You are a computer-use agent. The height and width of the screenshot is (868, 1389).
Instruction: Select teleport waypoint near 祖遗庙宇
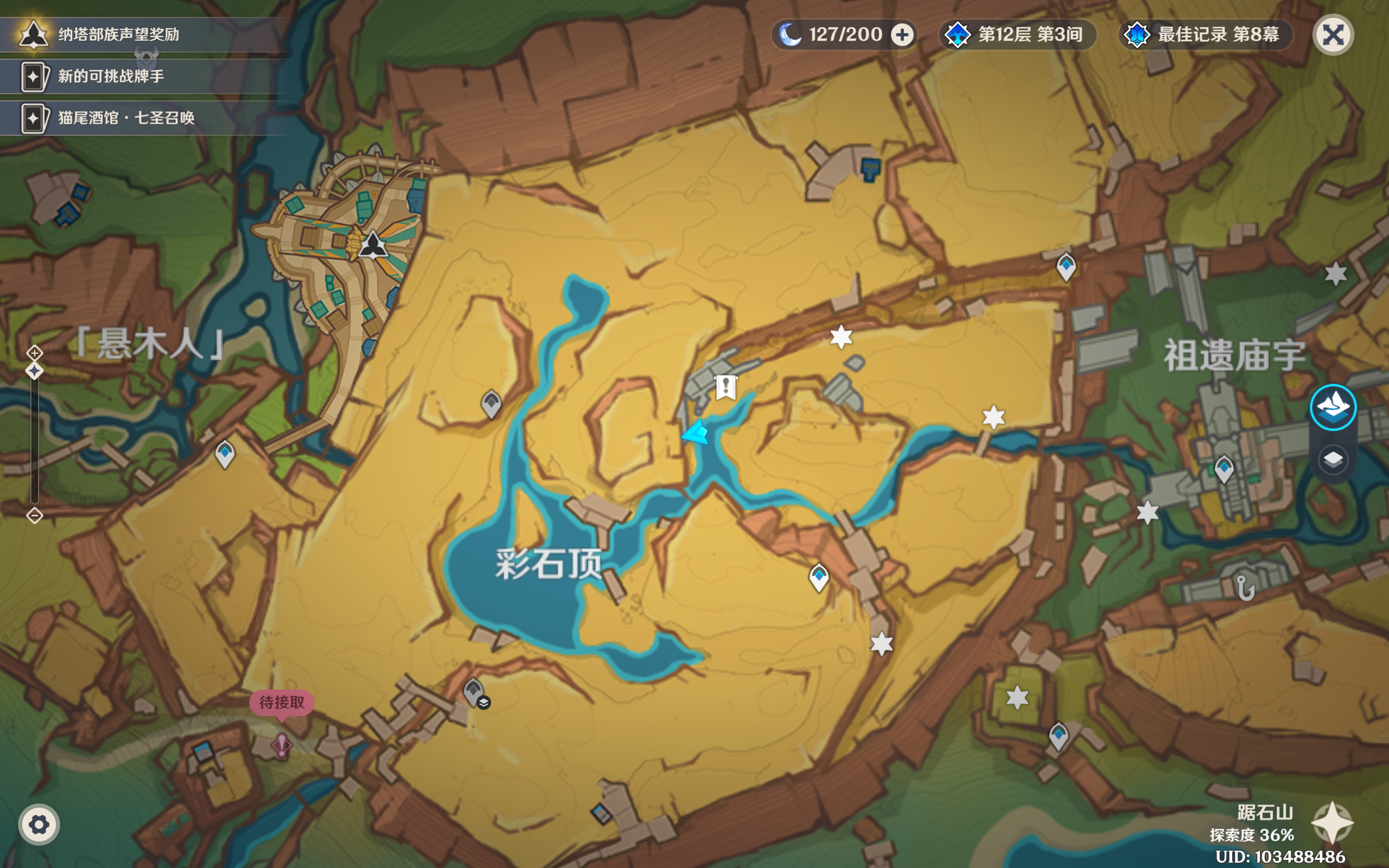pyautogui.click(x=1224, y=468)
